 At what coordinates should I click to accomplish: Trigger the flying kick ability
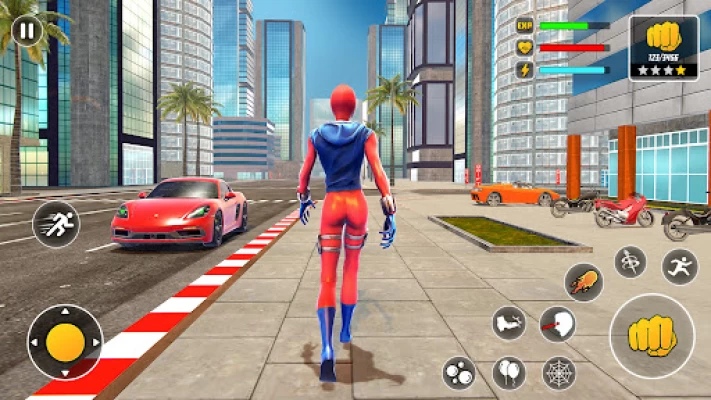(x=510, y=323)
